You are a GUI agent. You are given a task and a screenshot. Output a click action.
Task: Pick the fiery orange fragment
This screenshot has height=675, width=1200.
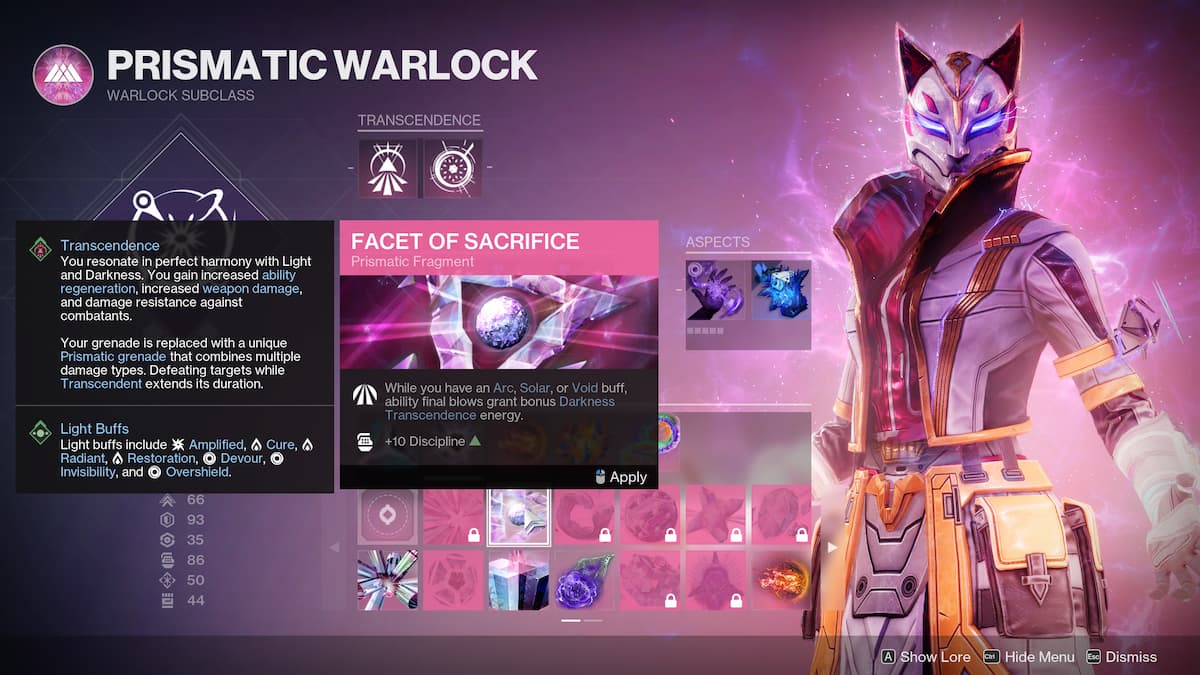[780, 580]
